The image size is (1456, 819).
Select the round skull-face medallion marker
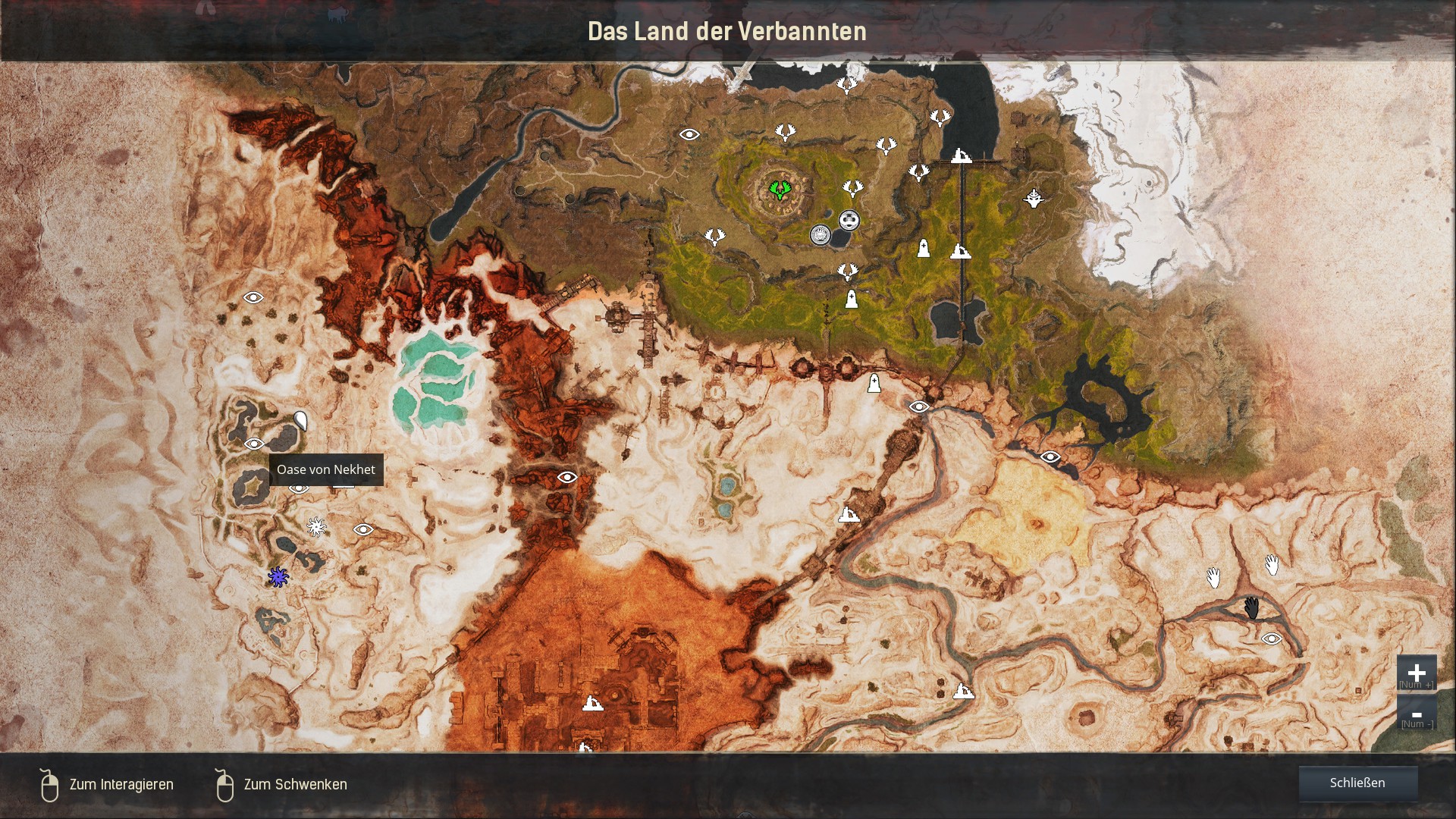[849, 221]
